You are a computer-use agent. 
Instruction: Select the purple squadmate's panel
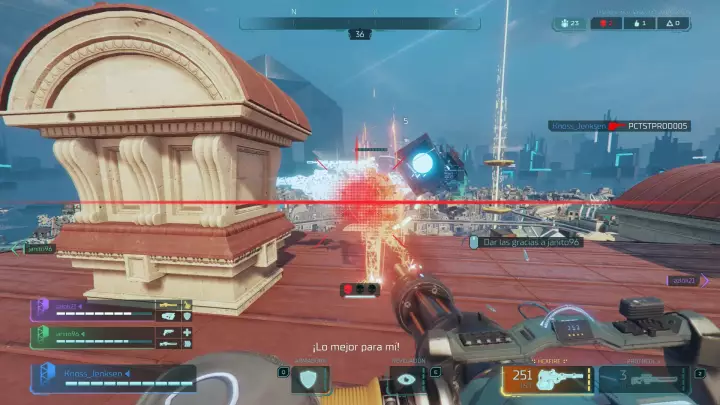pyautogui.click(x=112, y=309)
